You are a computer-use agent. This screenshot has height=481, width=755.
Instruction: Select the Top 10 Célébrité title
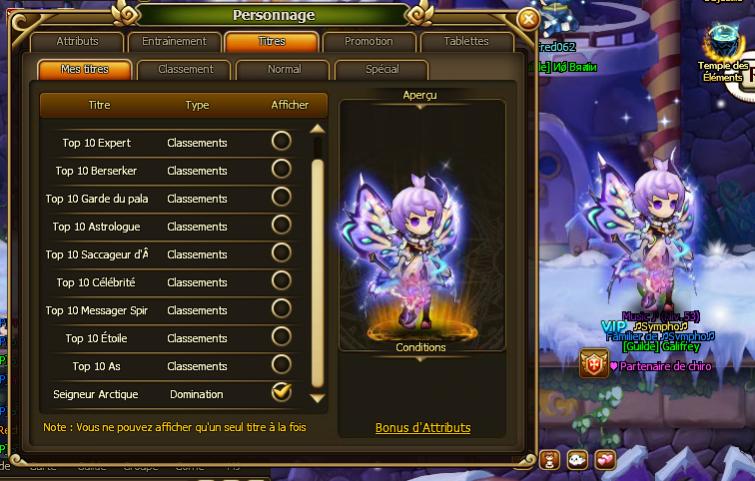pyautogui.click(x=282, y=281)
